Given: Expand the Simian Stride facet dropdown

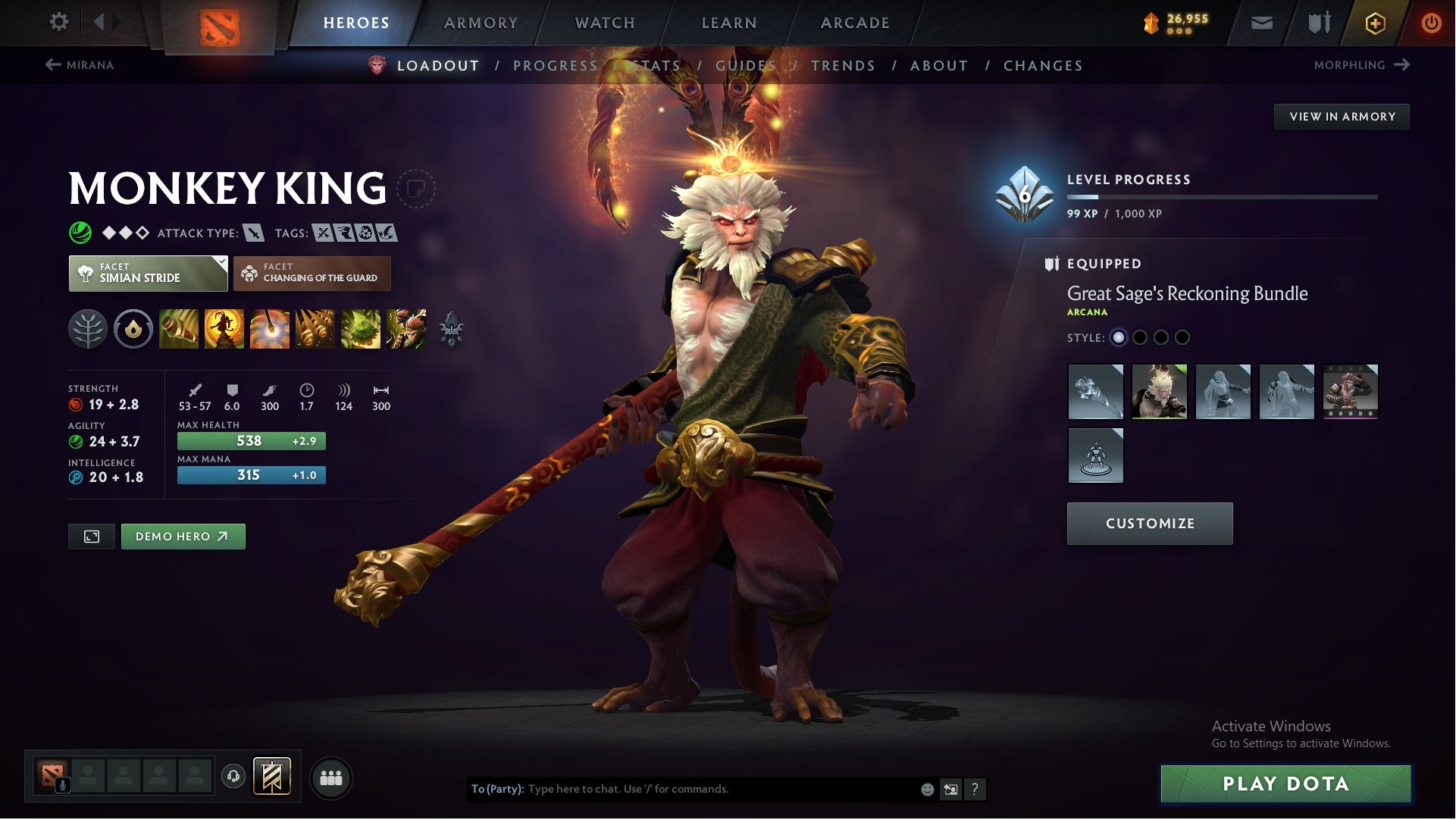Looking at the screenshot, I should point(148,273).
